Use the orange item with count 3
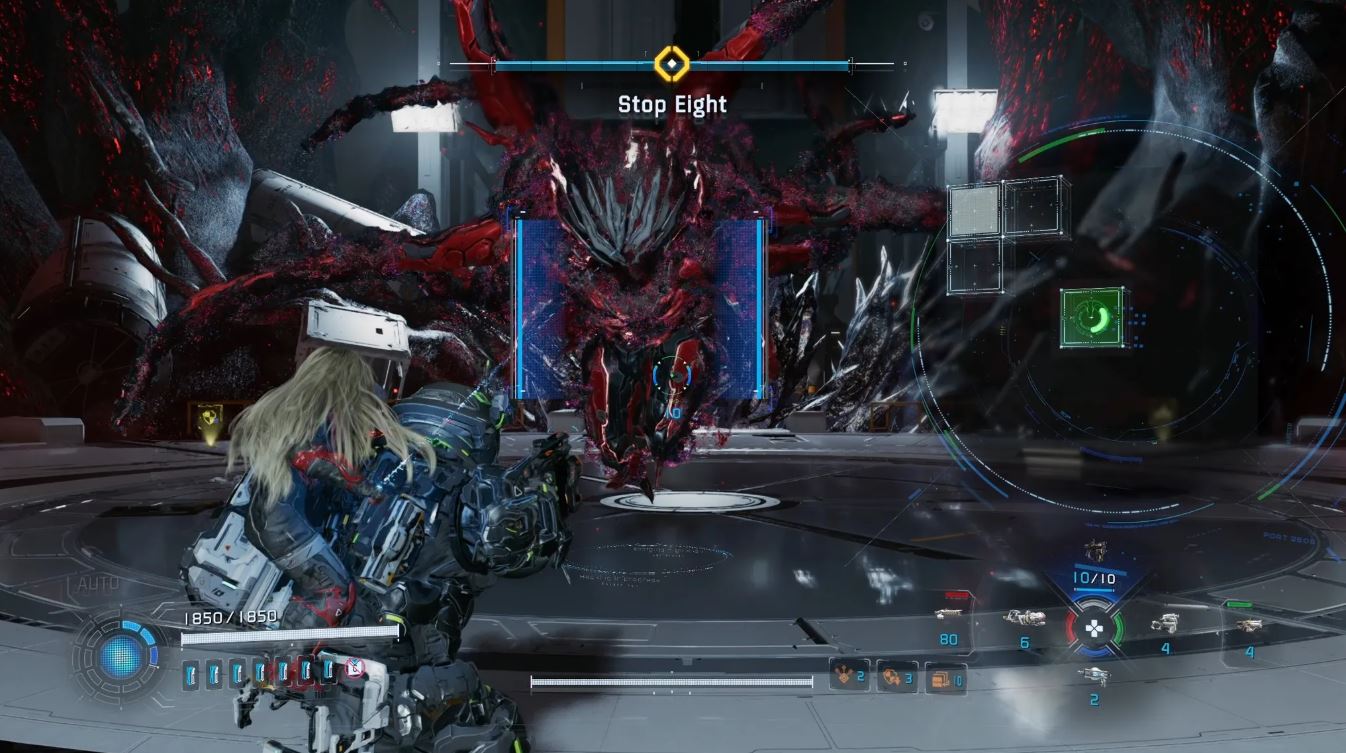 tap(895, 677)
